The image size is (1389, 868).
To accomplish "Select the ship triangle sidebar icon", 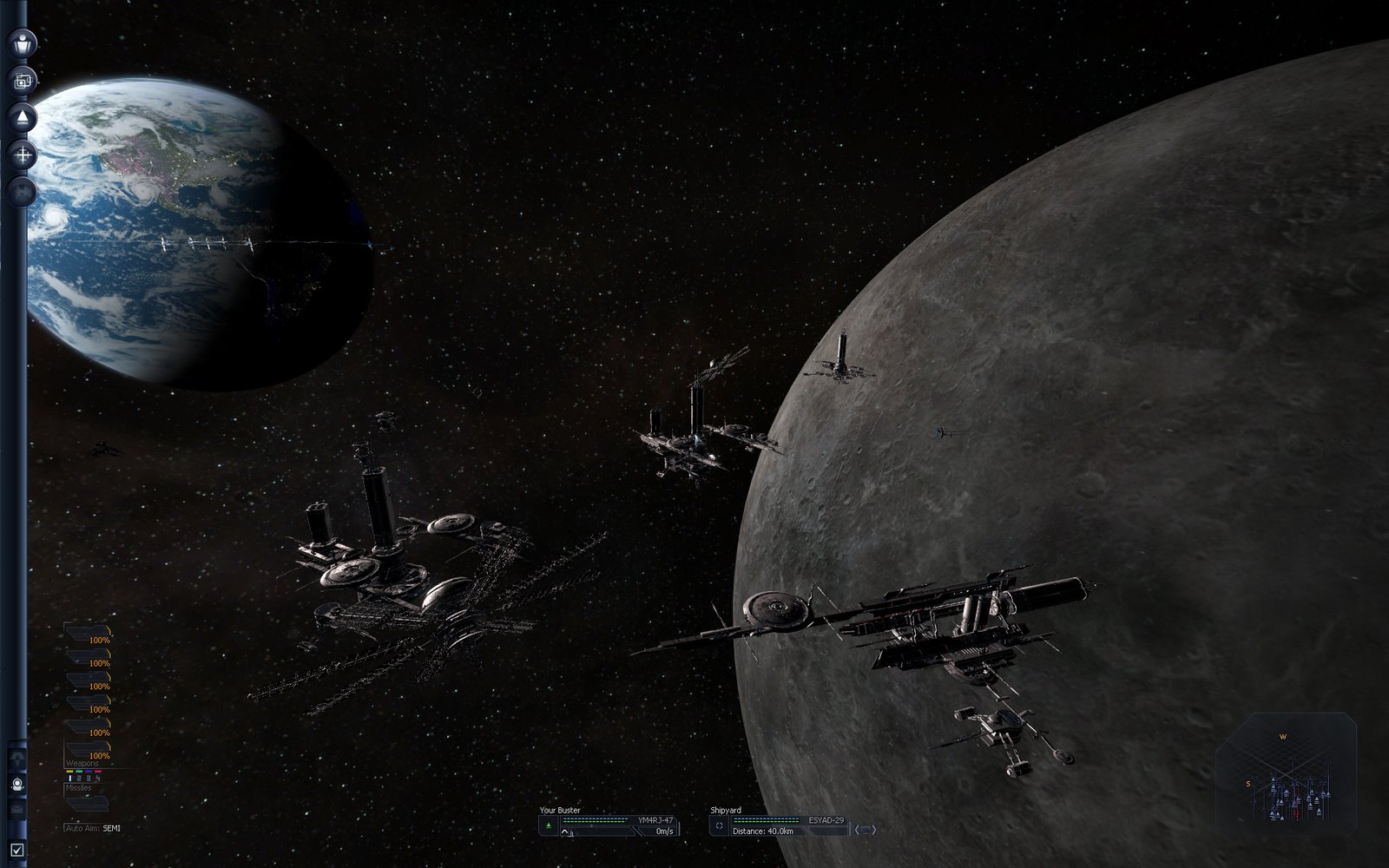I will click(22, 118).
